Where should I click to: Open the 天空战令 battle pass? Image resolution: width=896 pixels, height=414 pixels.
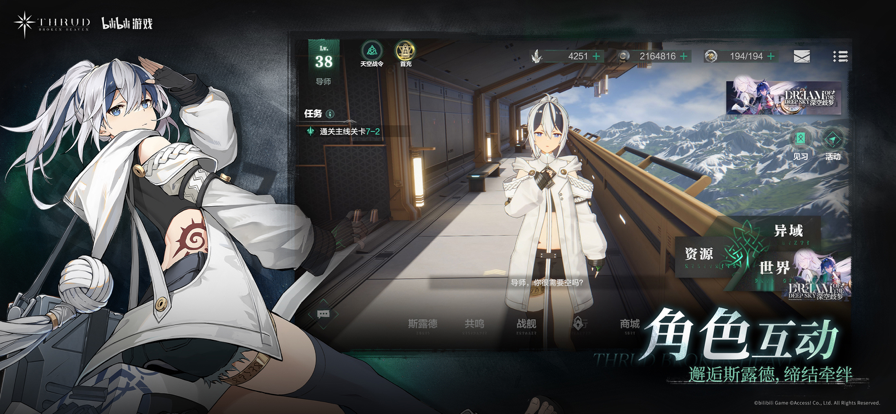click(370, 53)
